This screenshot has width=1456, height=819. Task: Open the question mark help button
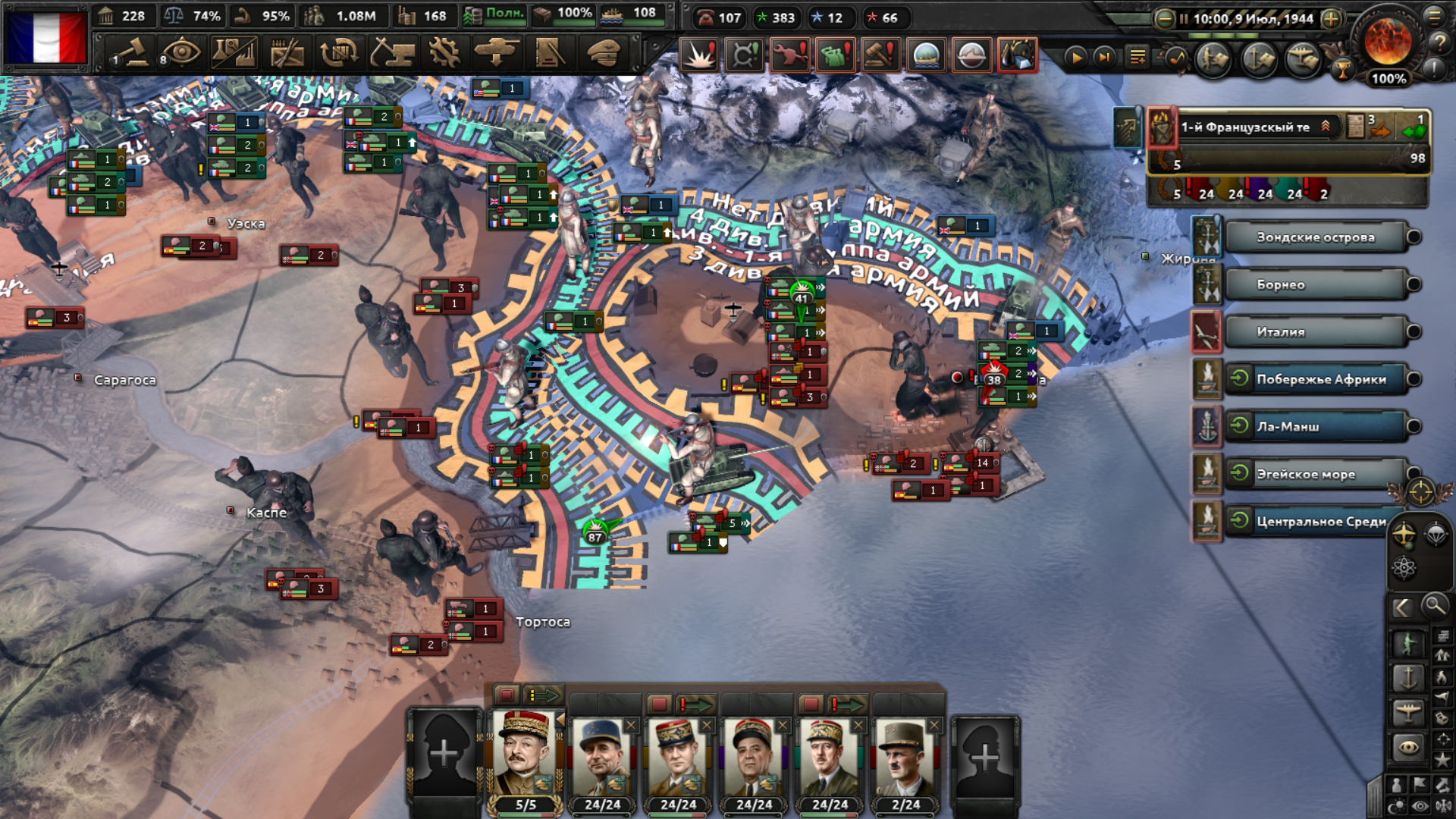(1438, 43)
